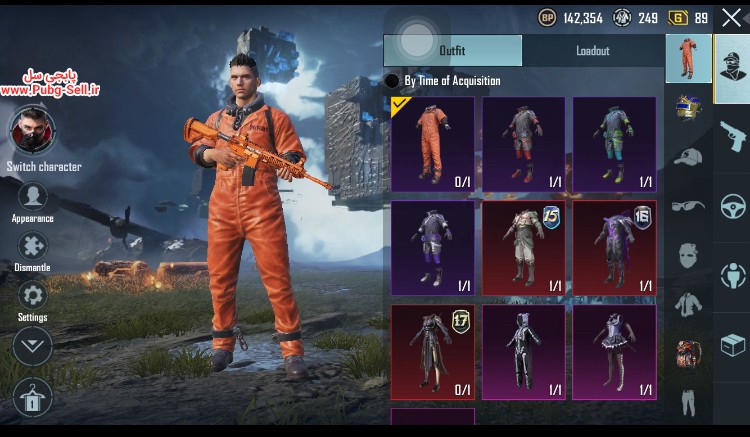The height and width of the screenshot is (437, 750).
Task: Open the Outfit tab
Action: (x=452, y=51)
